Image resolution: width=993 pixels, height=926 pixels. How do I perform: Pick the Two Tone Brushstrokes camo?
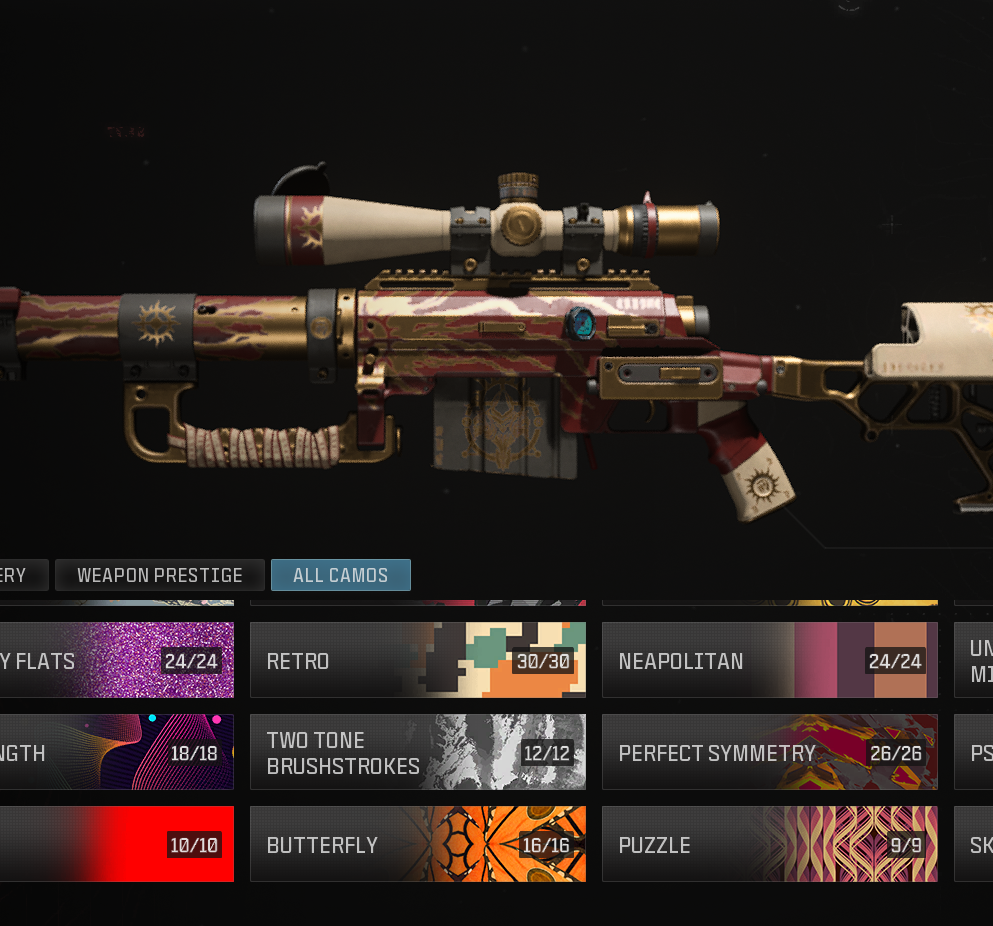click(x=417, y=752)
